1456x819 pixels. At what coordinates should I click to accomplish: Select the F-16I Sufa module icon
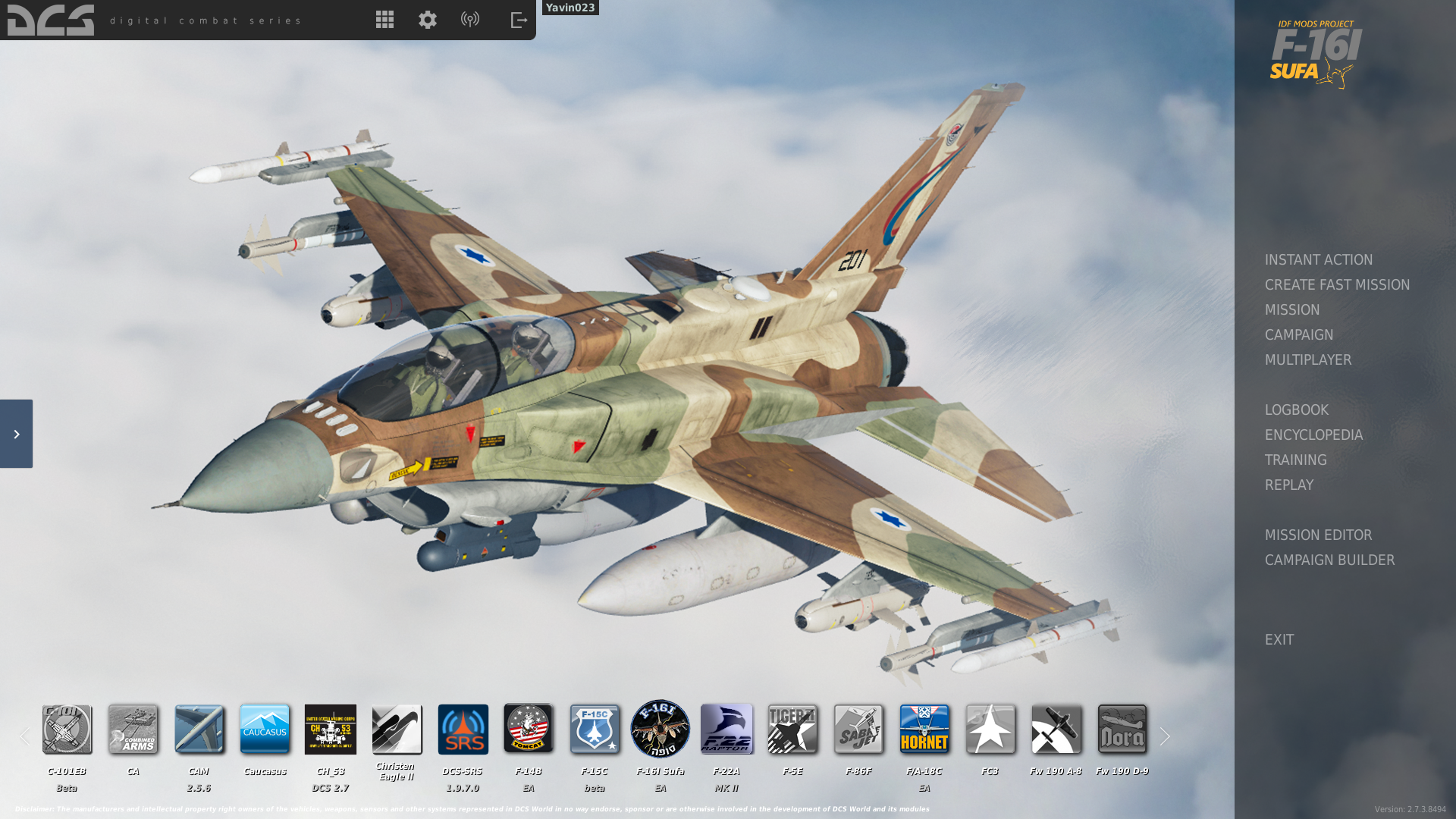pos(660,729)
